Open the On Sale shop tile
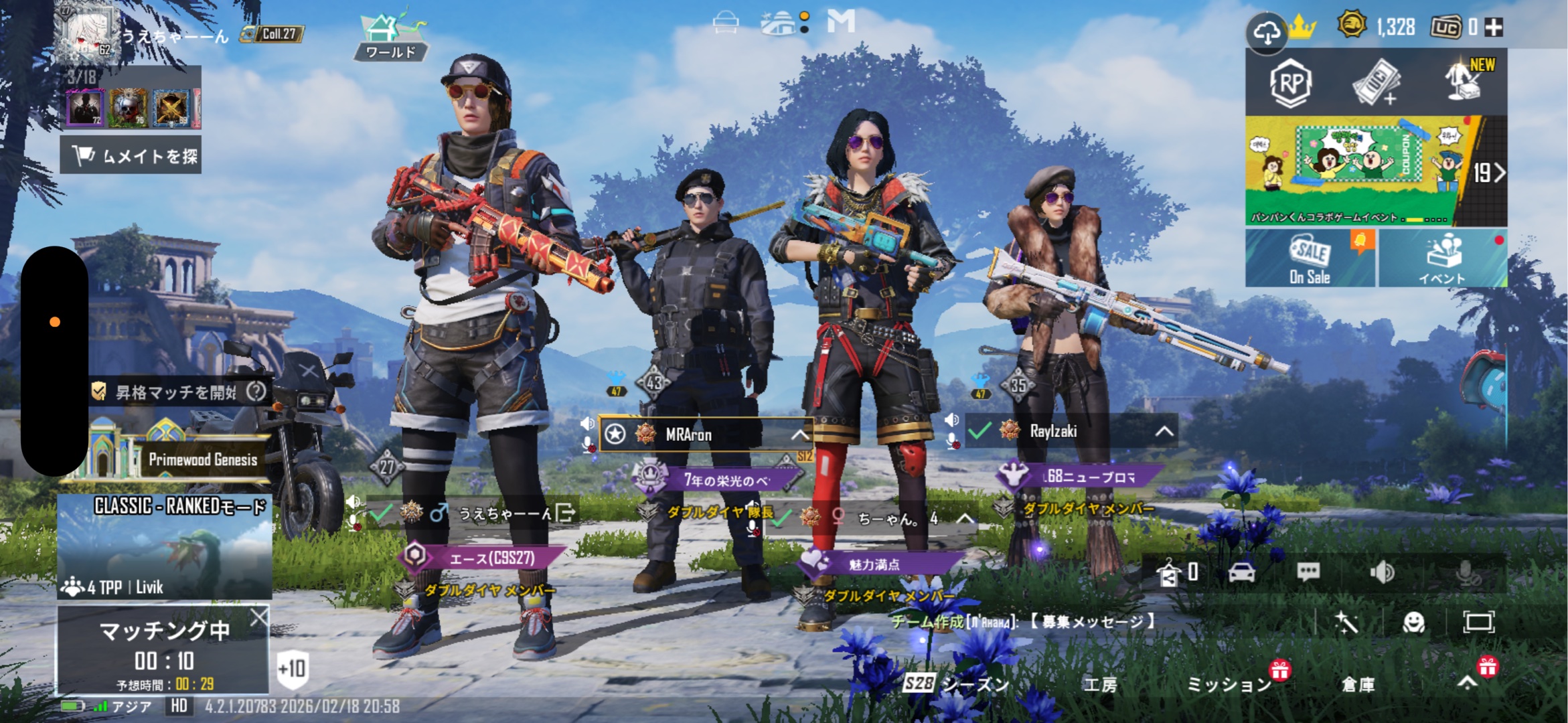 pos(1310,258)
